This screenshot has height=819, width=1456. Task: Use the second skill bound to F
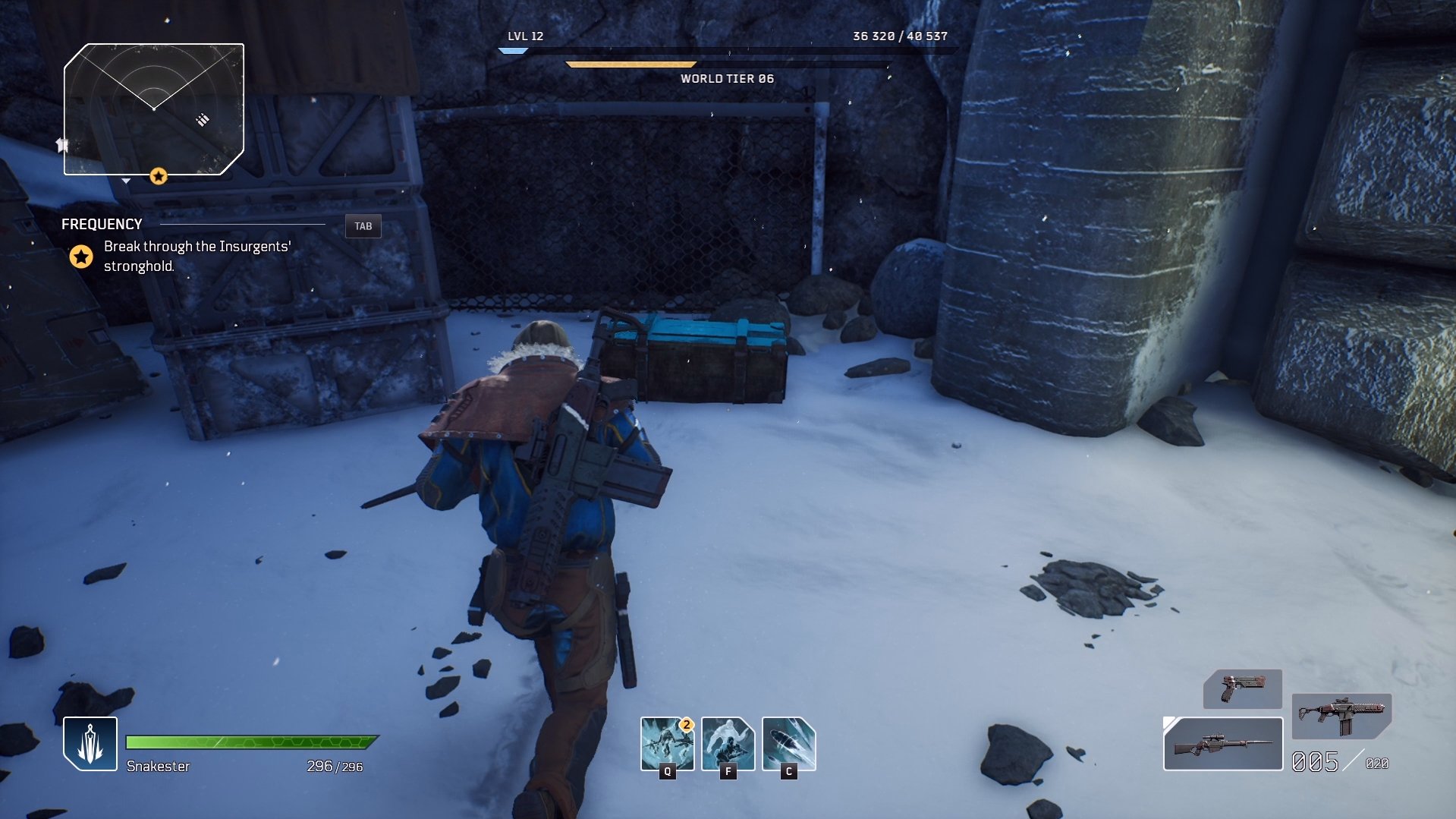point(728,743)
